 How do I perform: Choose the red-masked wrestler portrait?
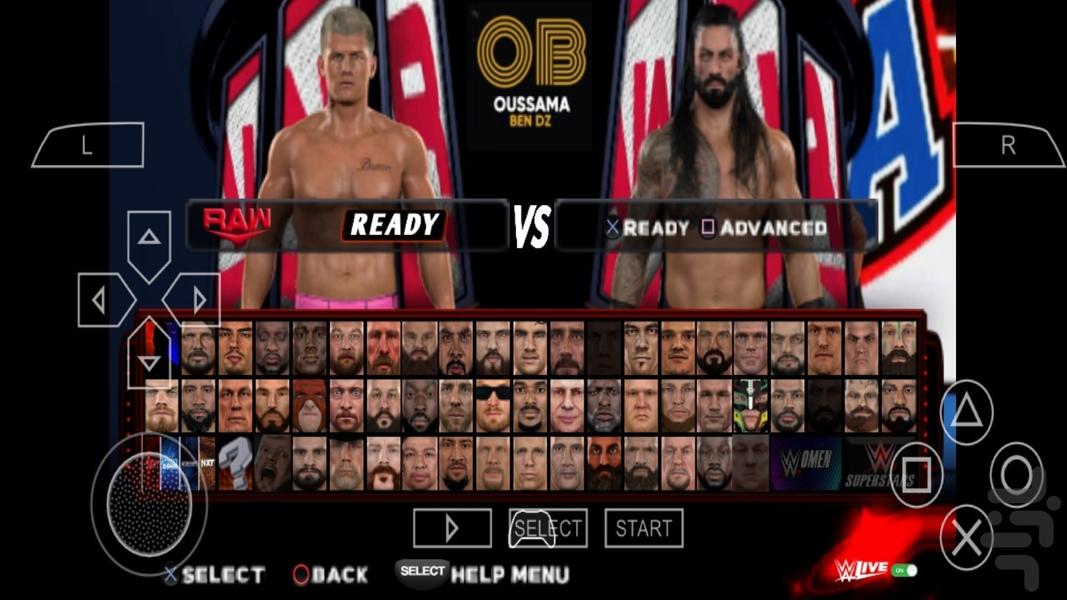pyautogui.click(x=309, y=405)
